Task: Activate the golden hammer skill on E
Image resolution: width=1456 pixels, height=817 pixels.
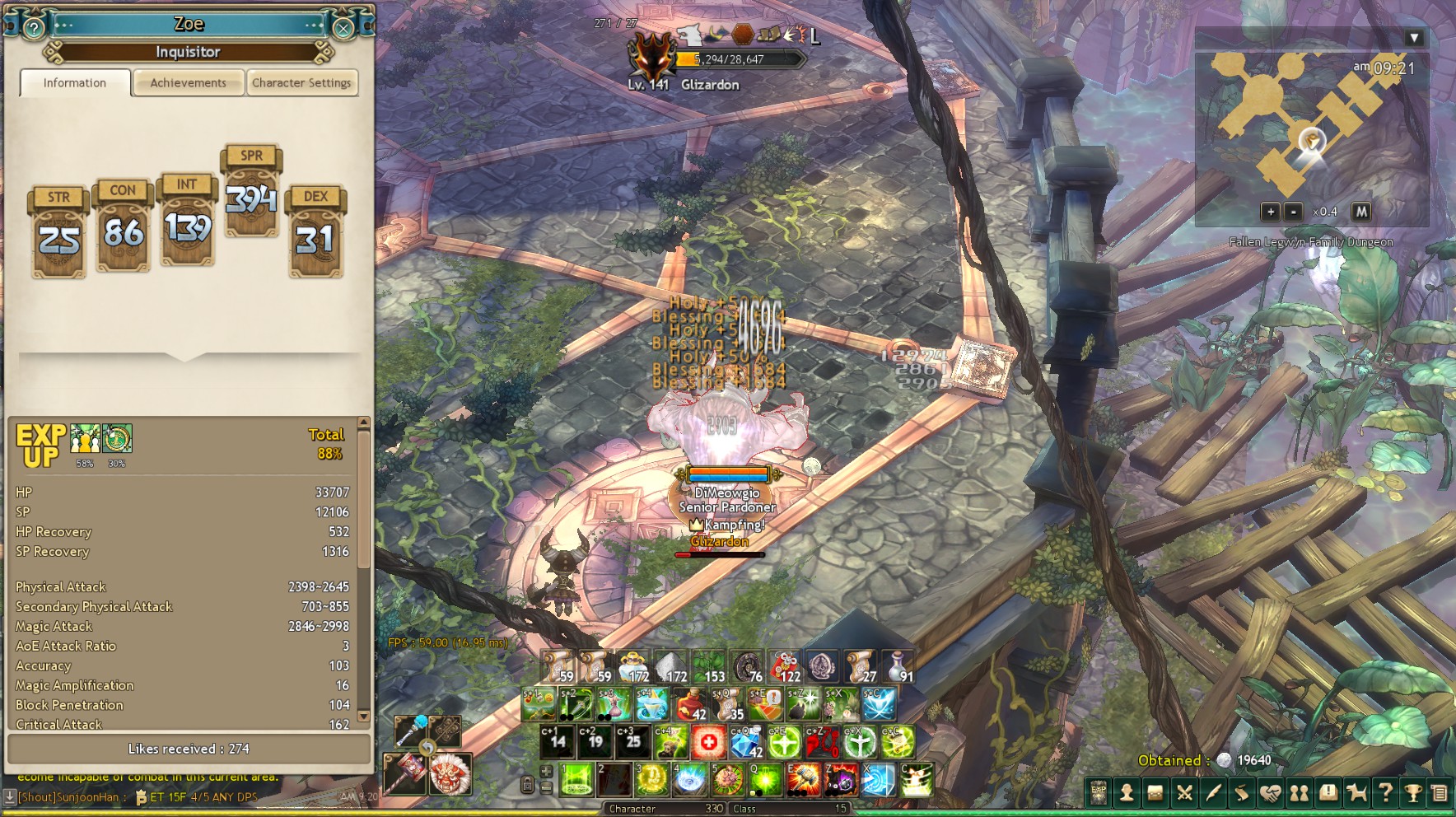Action: 804,779
